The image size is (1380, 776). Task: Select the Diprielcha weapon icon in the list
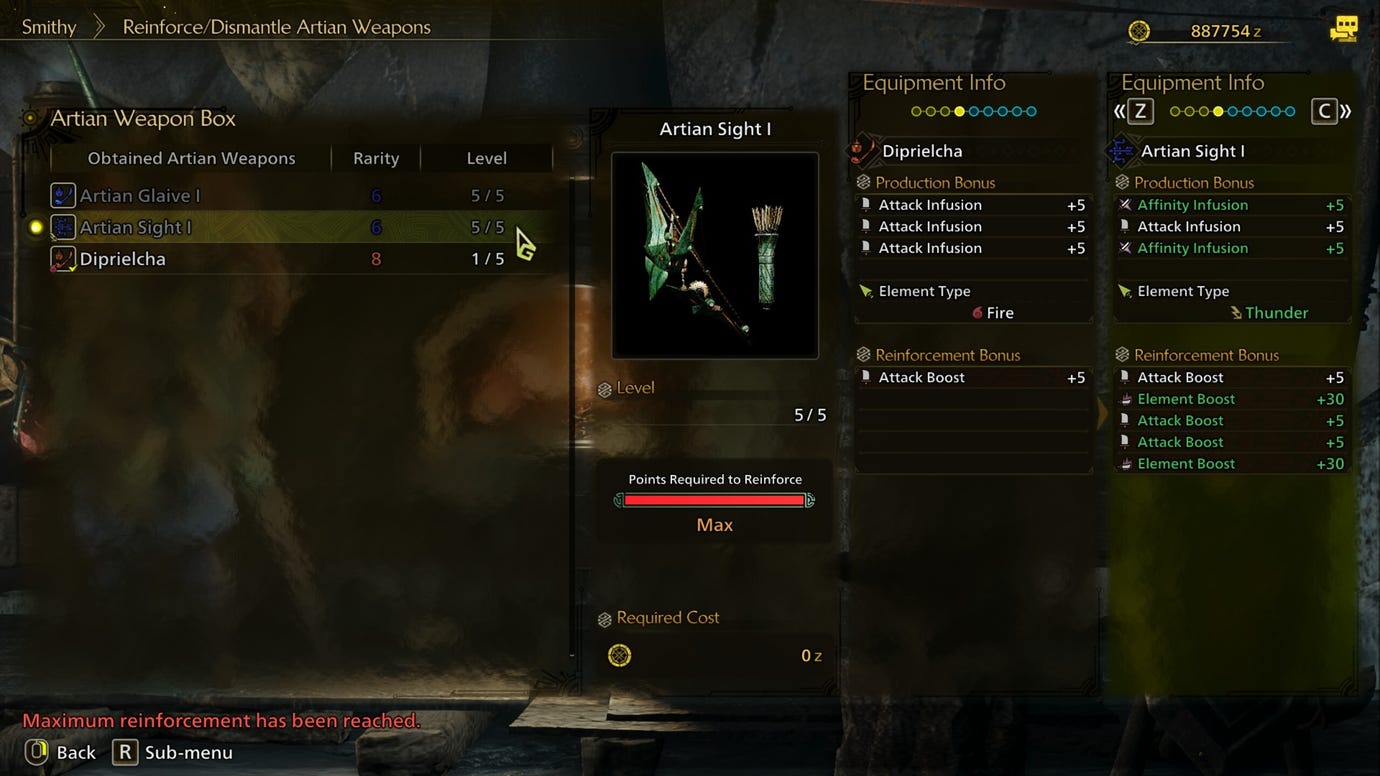click(62, 258)
